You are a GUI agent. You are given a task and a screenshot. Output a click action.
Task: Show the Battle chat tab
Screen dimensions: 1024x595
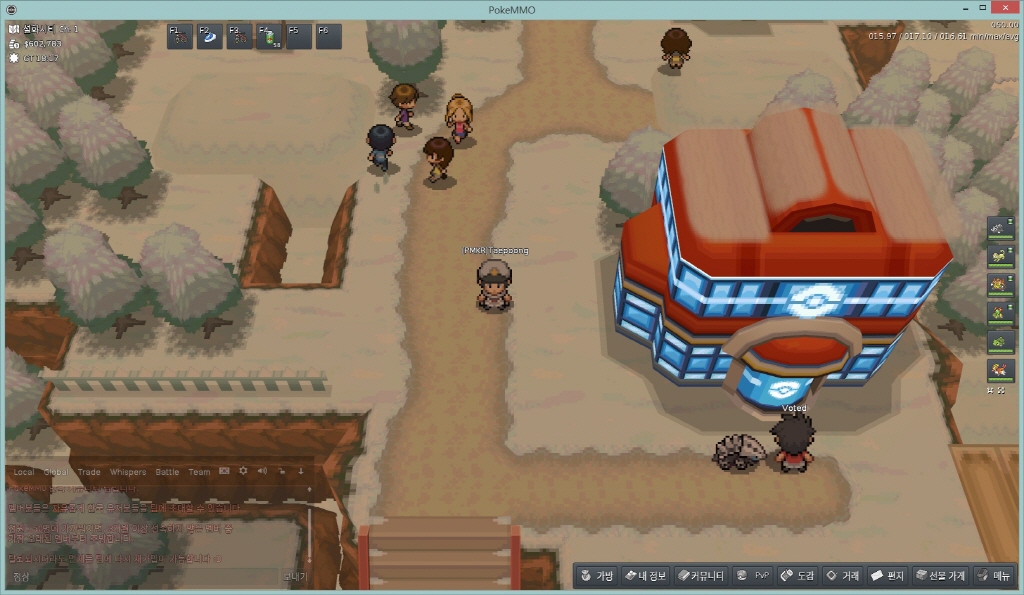(167, 472)
